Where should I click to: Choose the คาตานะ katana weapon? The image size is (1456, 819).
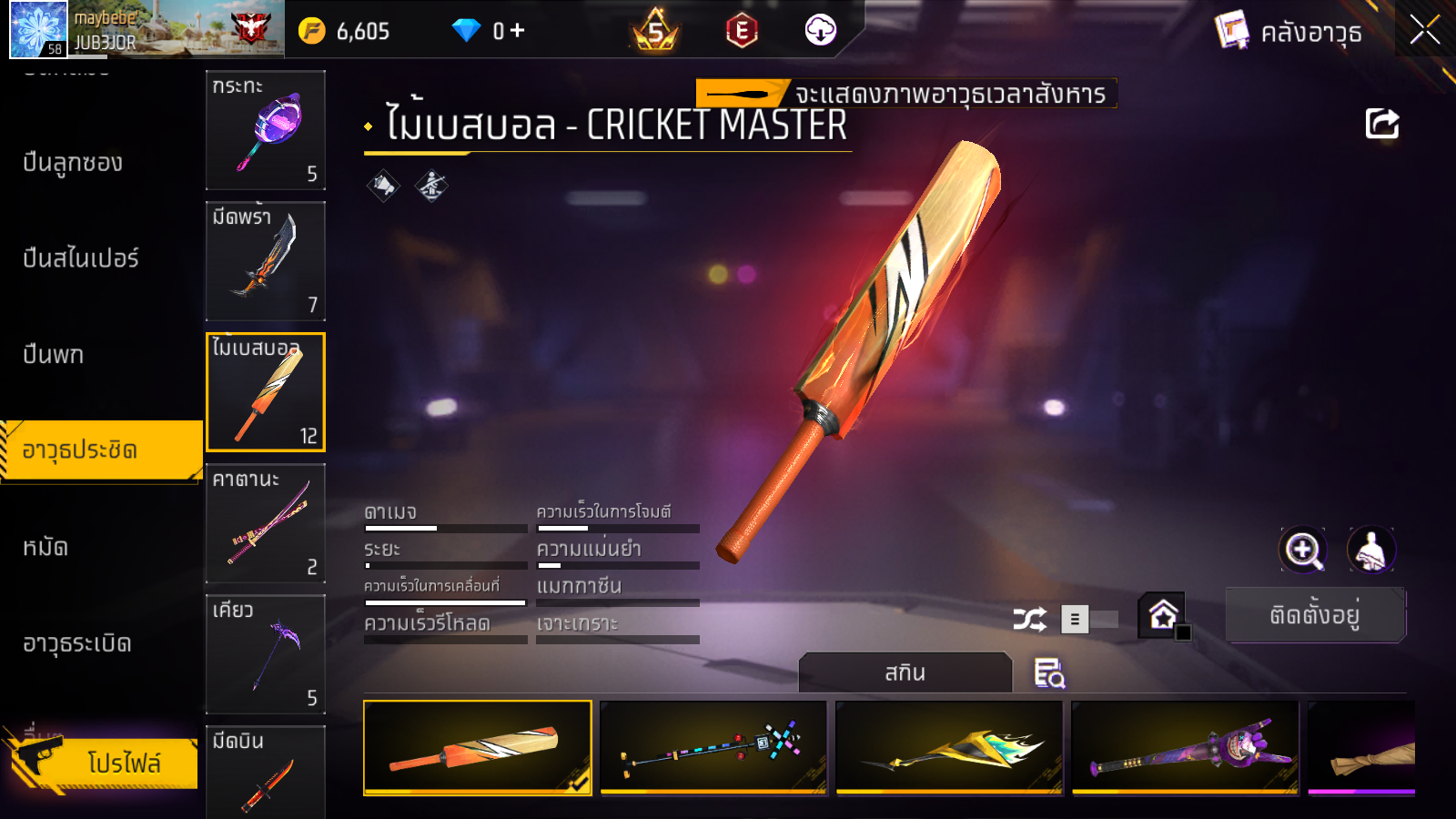tap(265, 523)
